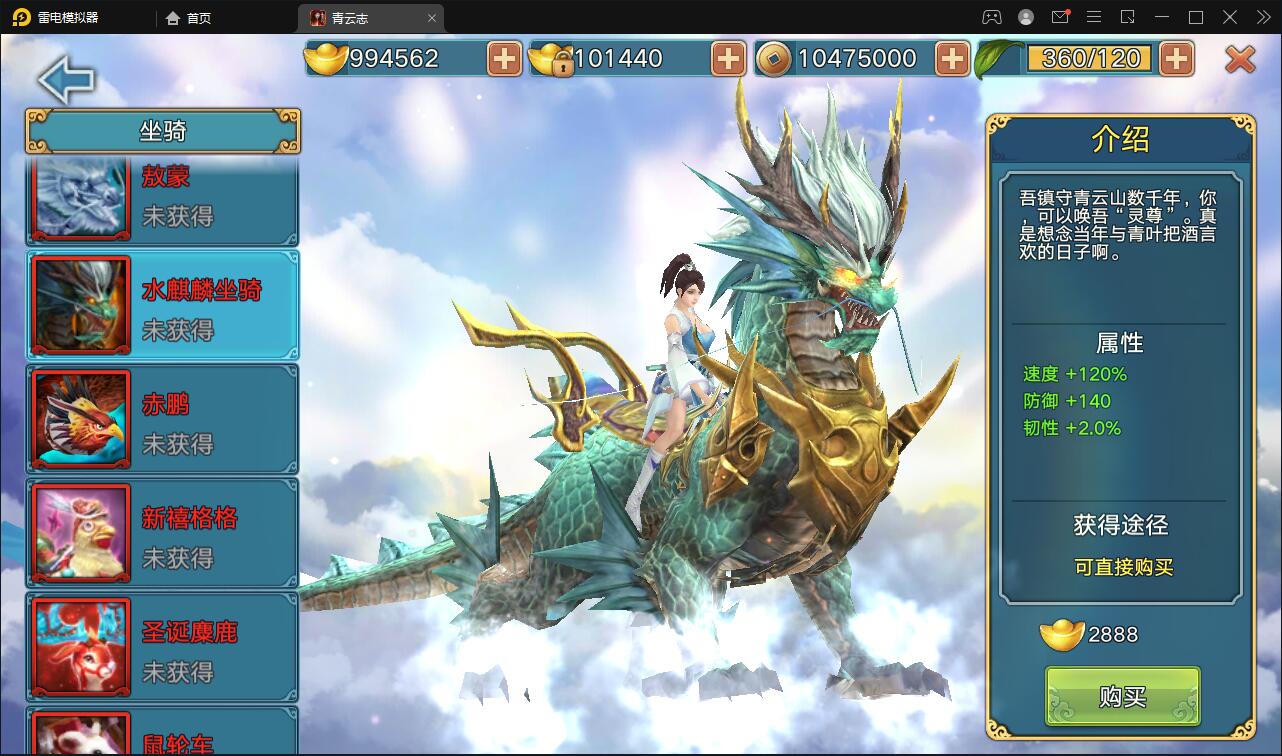The height and width of the screenshot is (756, 1282).
Task: Select the 水麒麟坐骑 mount entry
Action: pos(162,305)
